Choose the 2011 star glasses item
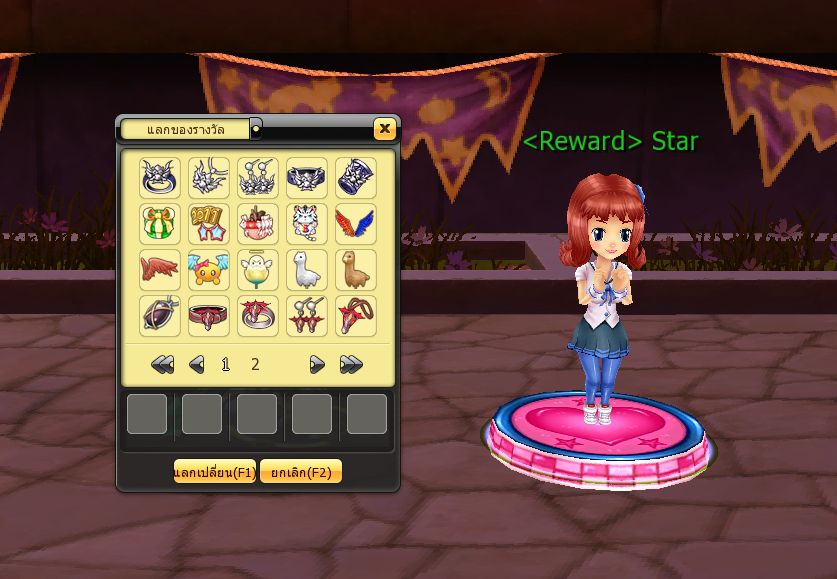The image size is (837, 579). pyautogui.click(x=208, y=224)
